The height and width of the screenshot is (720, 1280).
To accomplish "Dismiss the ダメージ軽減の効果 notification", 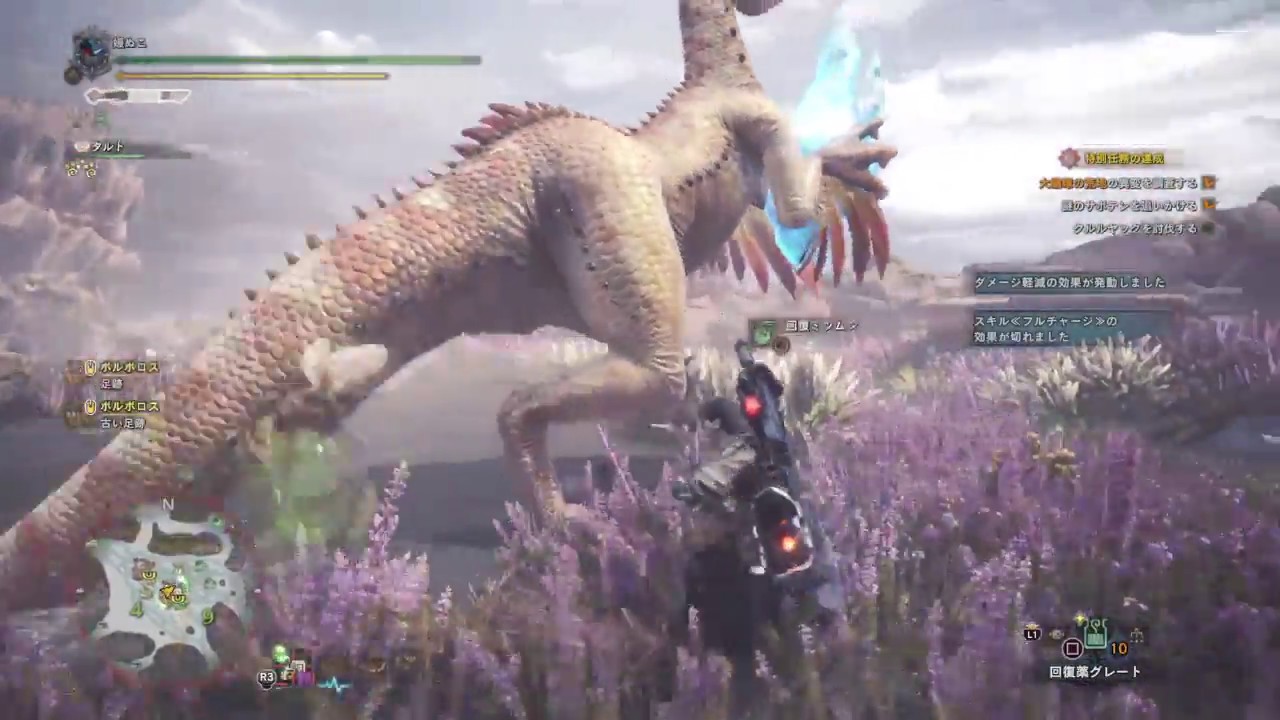I will pos(1069,282).
